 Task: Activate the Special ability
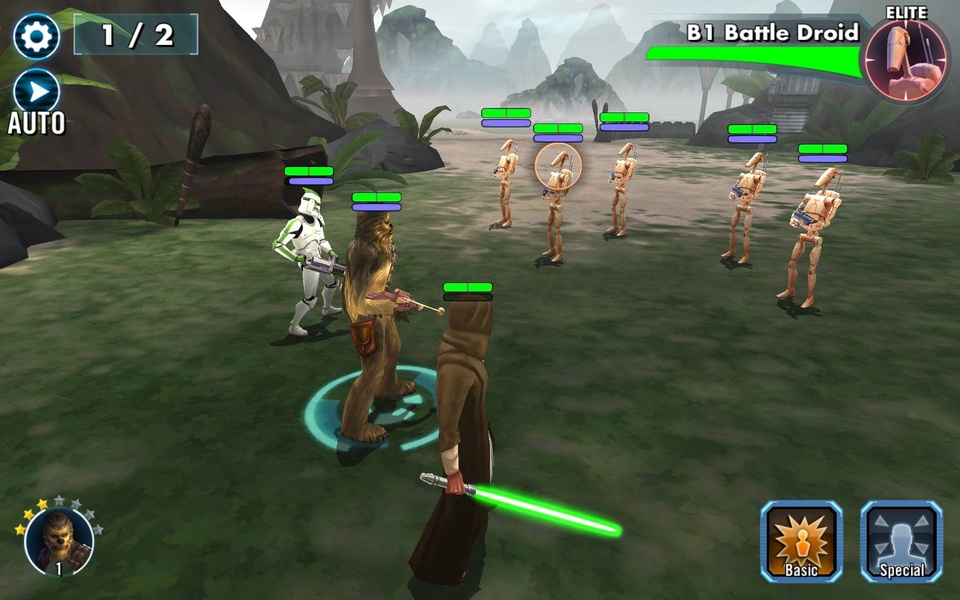(x=901, y=541)
